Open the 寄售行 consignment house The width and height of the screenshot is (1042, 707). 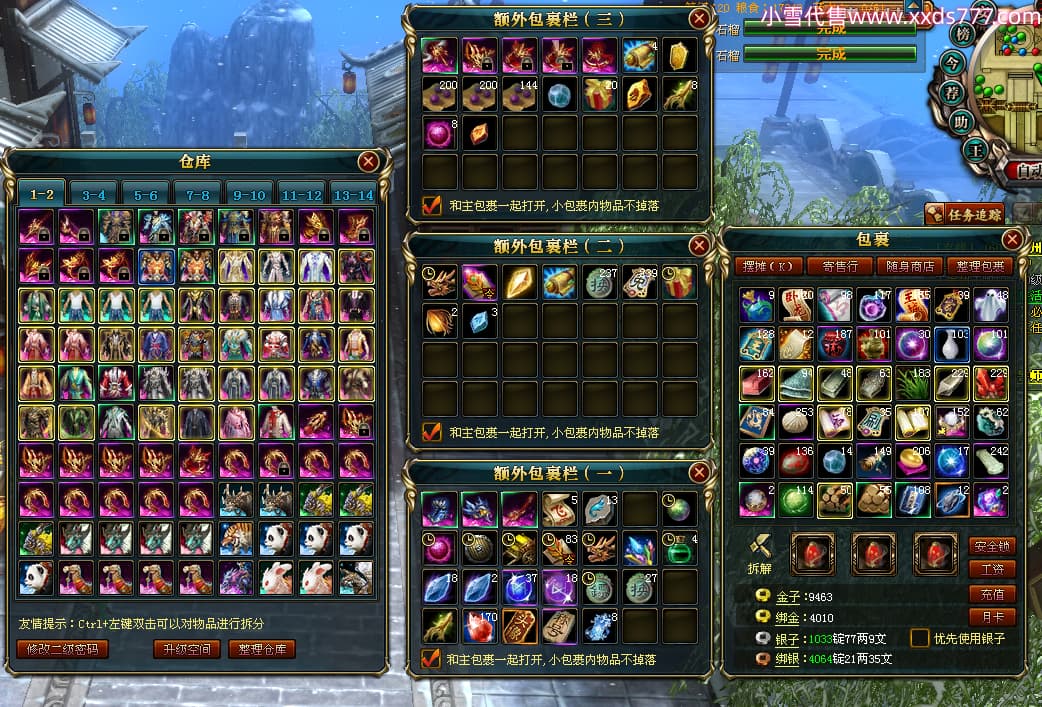839,266
